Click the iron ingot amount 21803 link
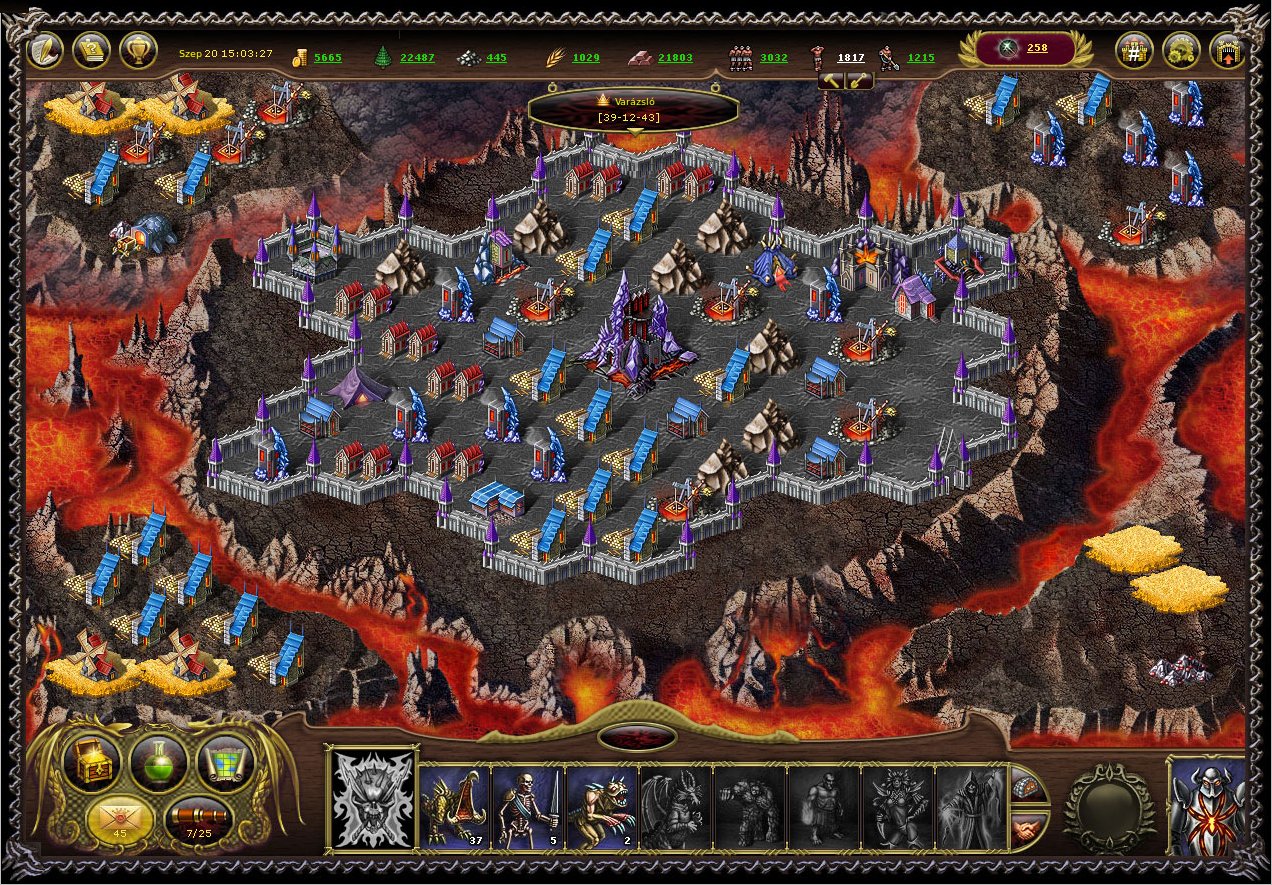The width and height of the screenshot is (1272, 885). coord(674,58)
